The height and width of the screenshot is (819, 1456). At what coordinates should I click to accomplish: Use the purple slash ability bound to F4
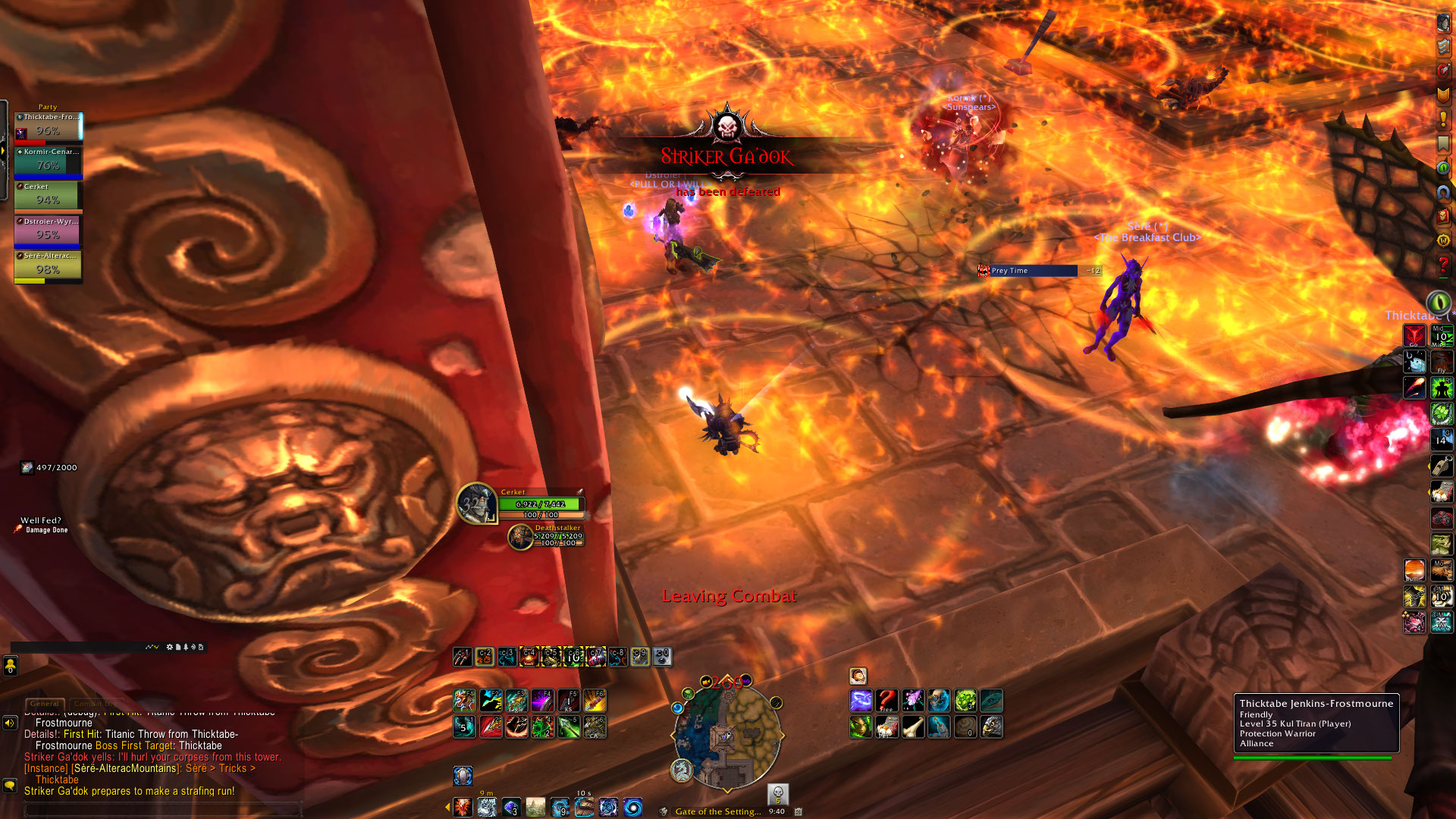[x=542, y=701]
